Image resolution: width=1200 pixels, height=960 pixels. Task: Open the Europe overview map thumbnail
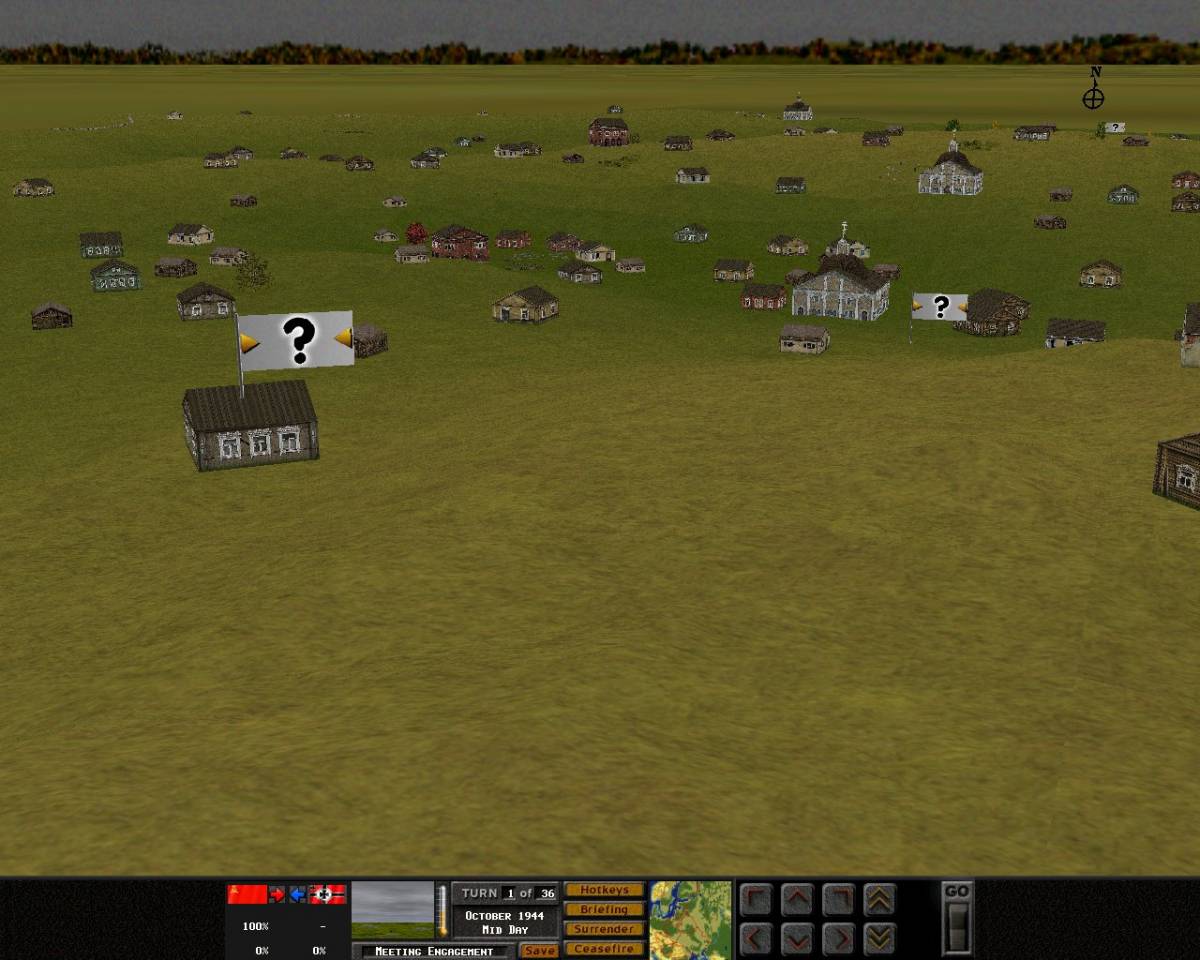[x=690, y=919]
